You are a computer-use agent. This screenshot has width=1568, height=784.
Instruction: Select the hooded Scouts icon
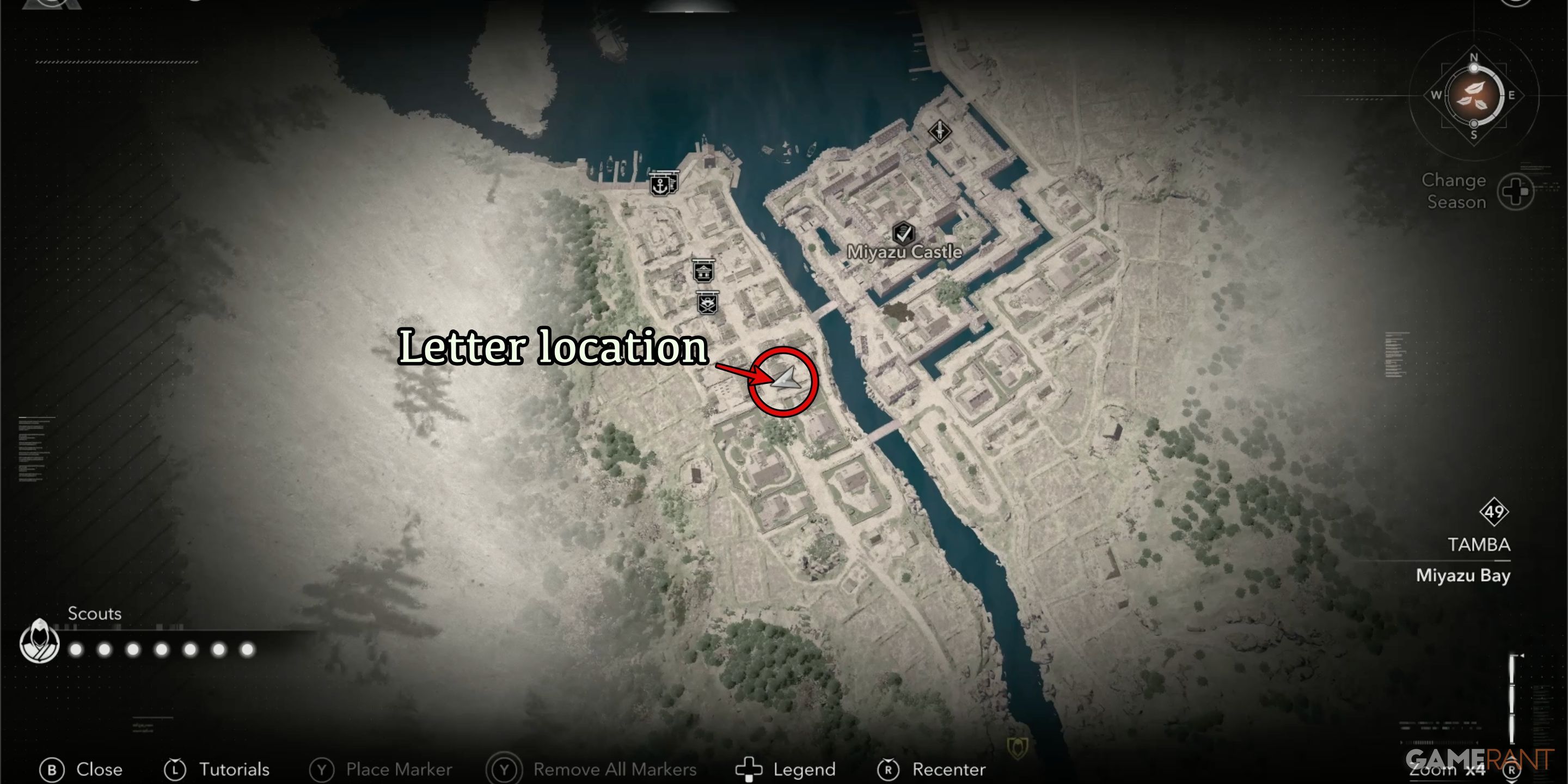point(40,641)
